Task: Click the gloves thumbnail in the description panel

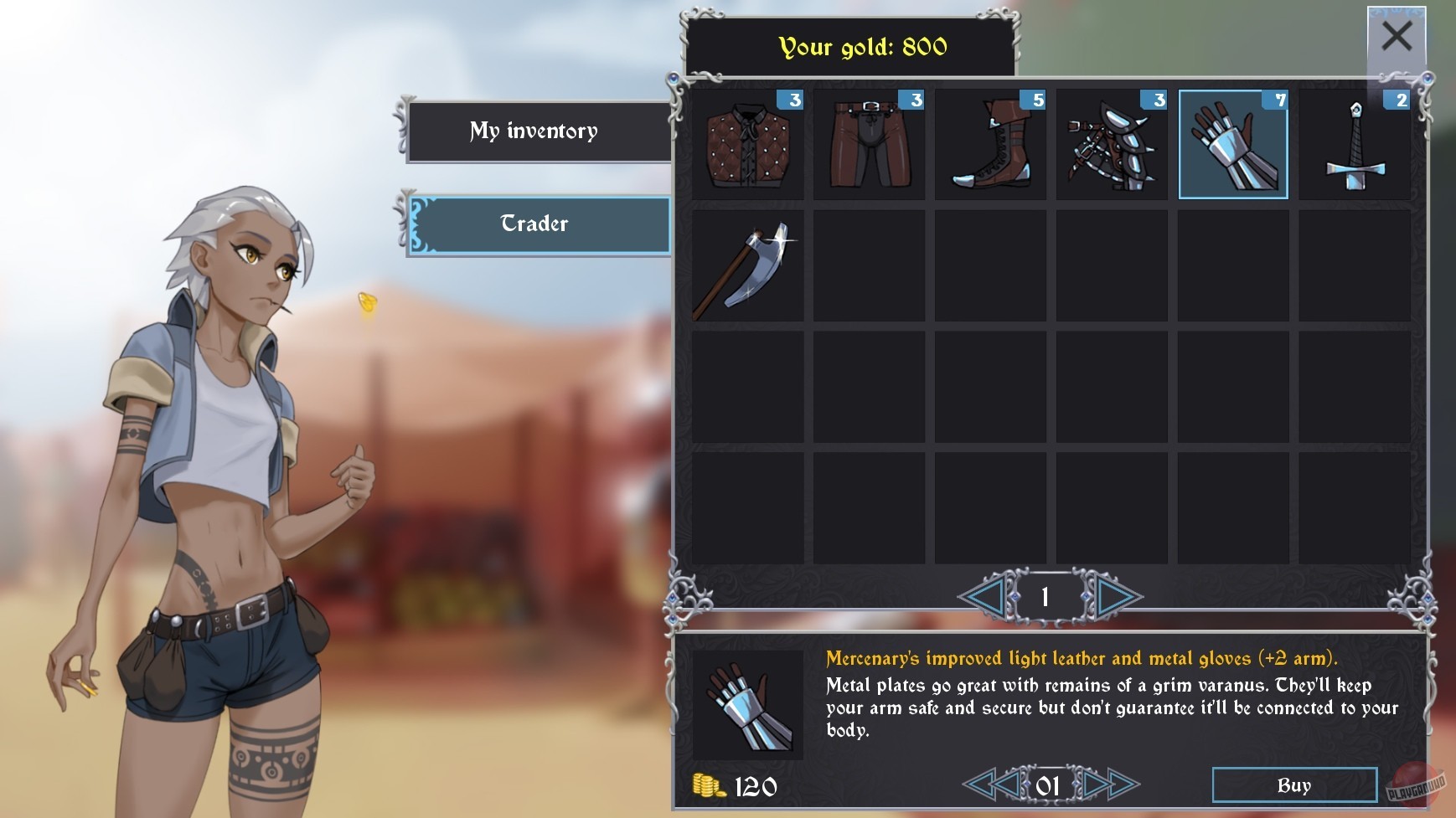Action: point(748,704)
